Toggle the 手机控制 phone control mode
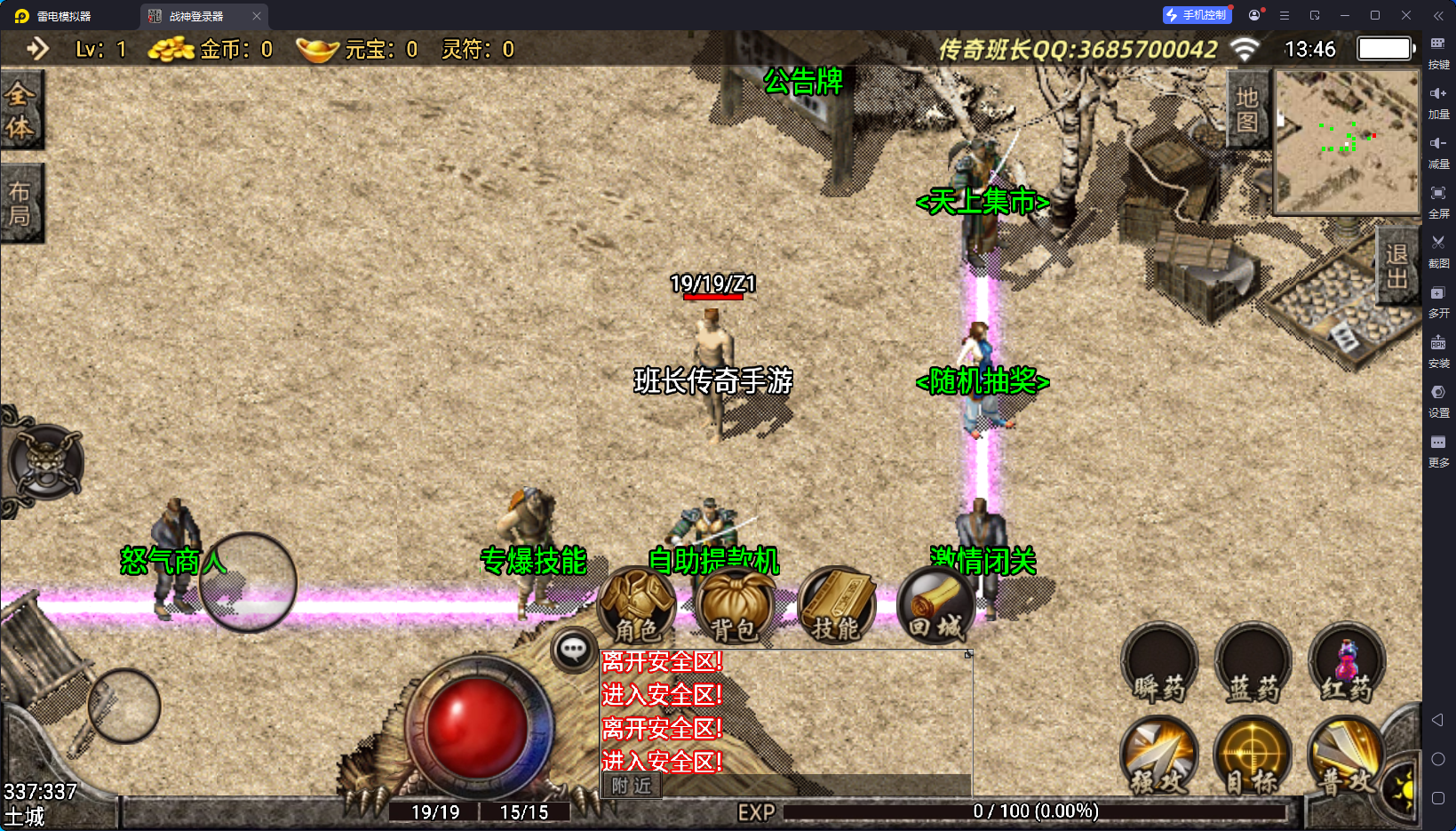This screenshot has width=1456, height=831. [x=1197, y=14]
